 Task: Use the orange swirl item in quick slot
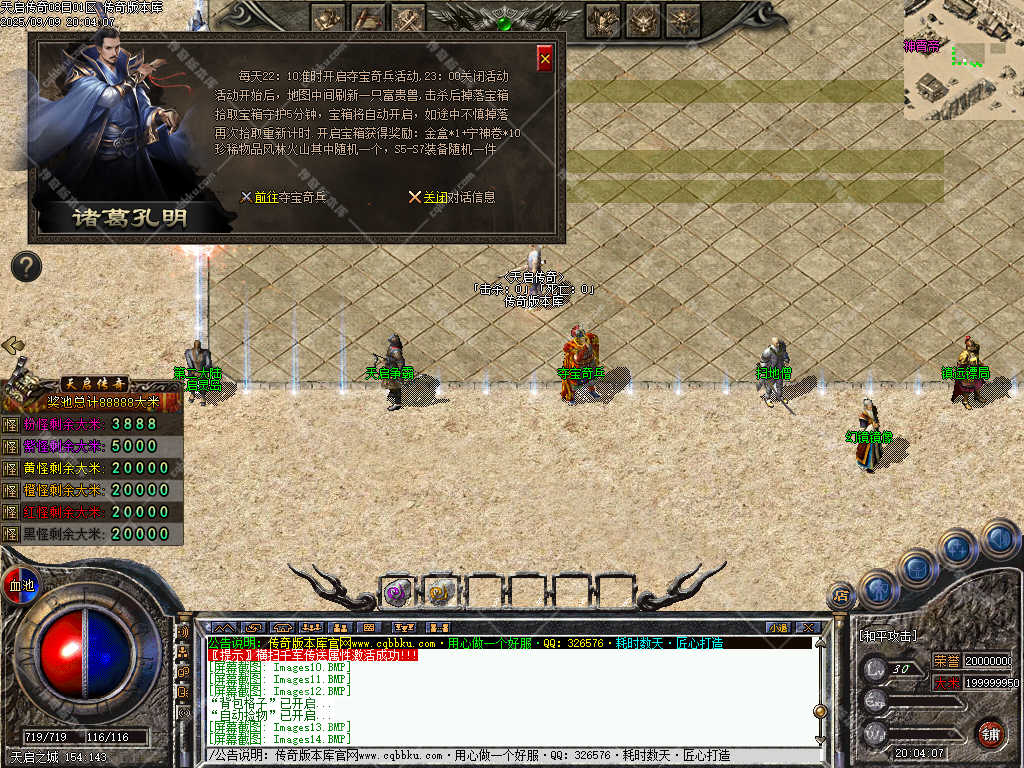click(x=440, y=592)
